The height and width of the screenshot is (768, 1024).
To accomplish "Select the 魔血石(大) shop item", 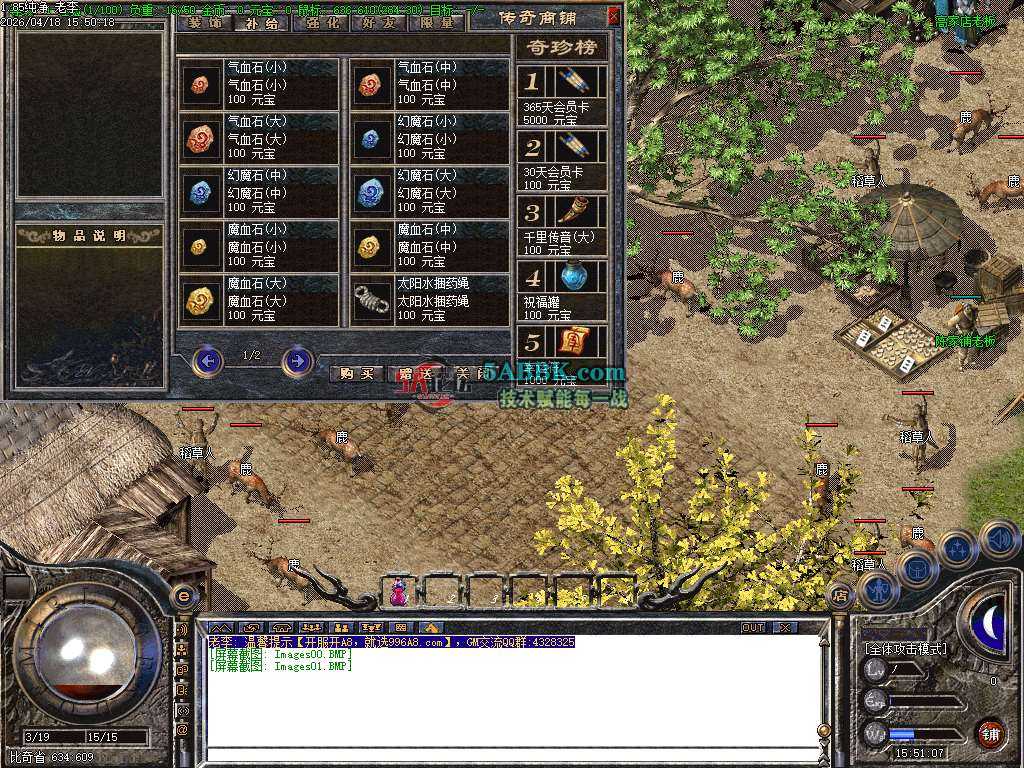I will 260,300.
